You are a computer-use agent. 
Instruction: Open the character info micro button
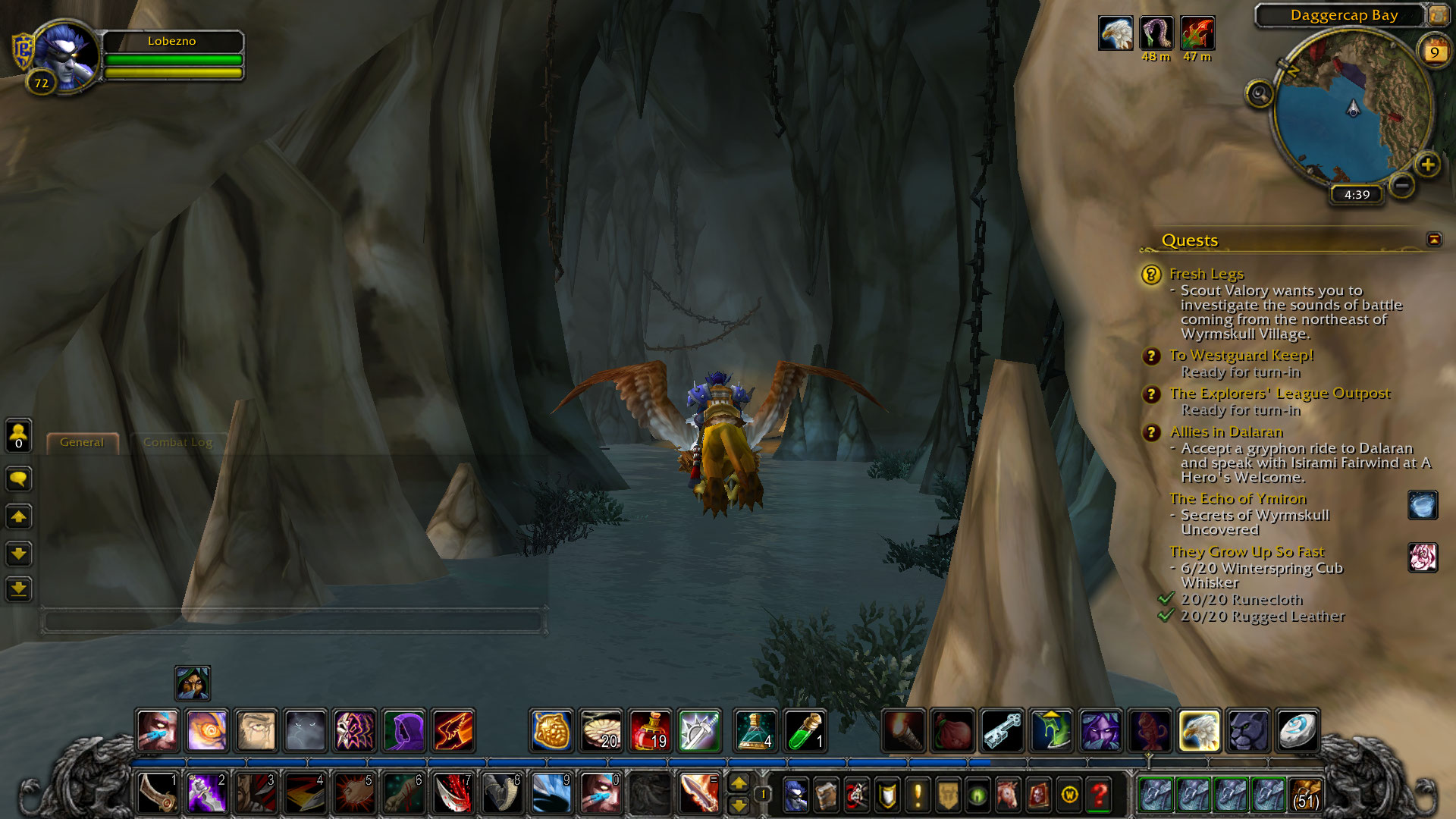tap(795, 795)
